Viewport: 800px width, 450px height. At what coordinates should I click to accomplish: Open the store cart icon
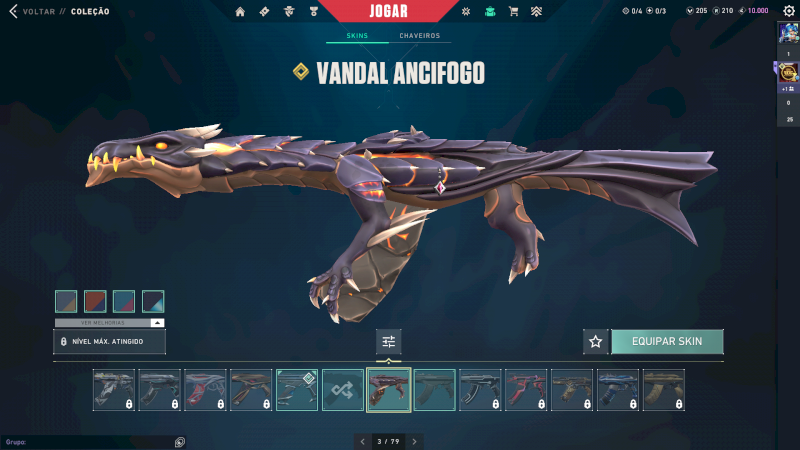point(513,12)
